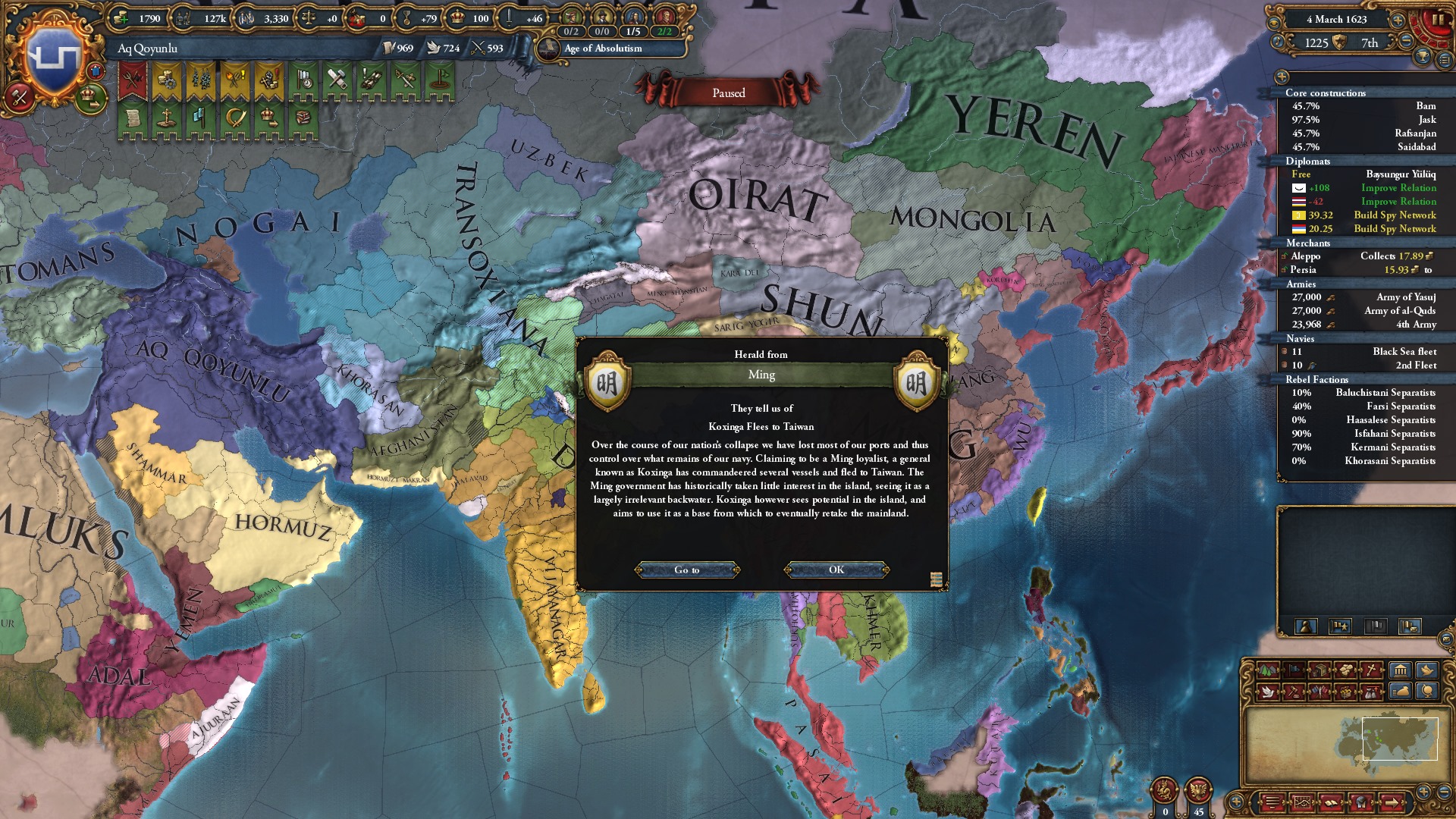This screenshot has width=1456, height=819.
Task: Open the ledger graph icon beneath the minimap
Action: click(x=1302, y=802)
